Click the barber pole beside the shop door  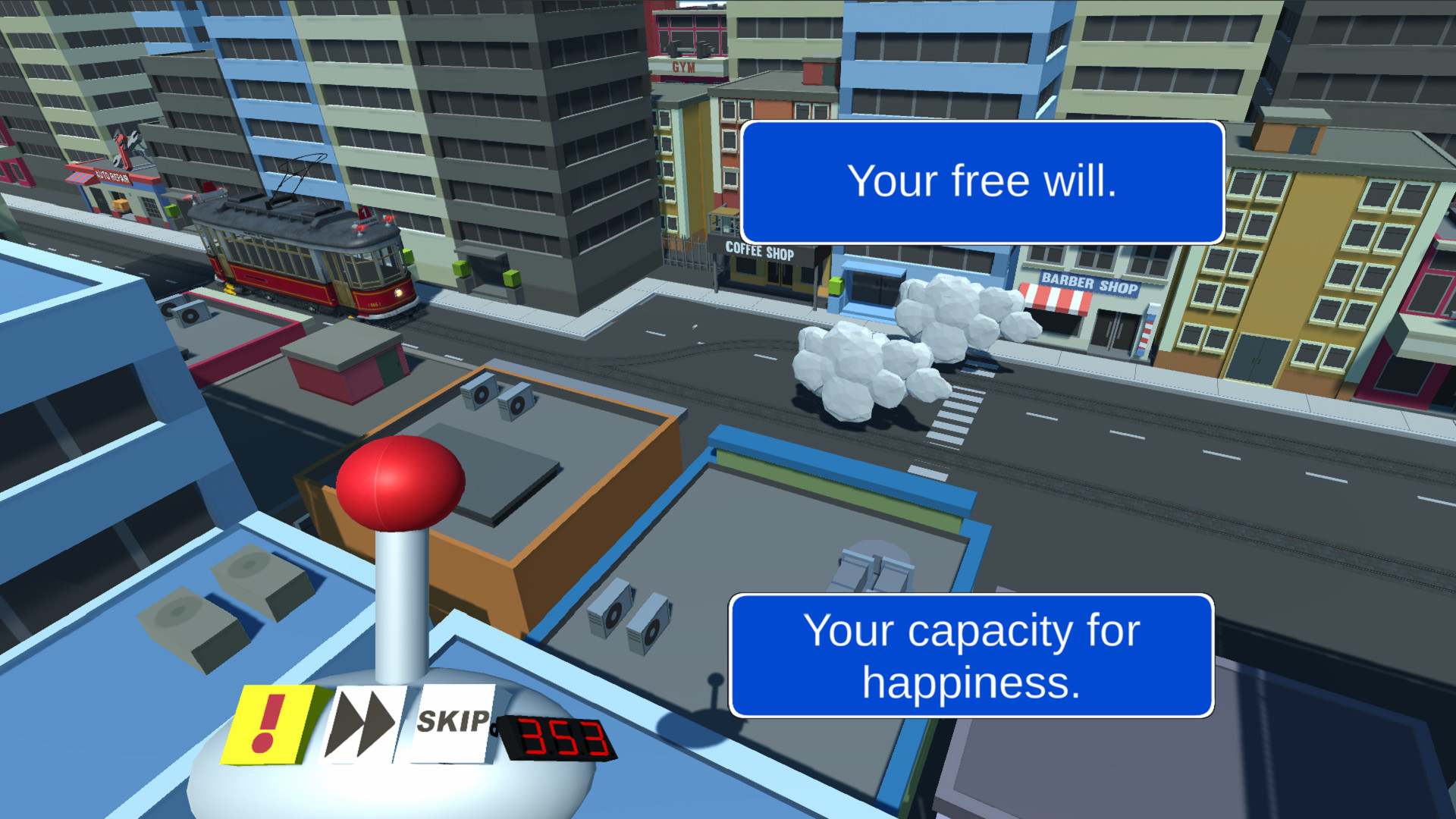click(x=1148, y=330)
